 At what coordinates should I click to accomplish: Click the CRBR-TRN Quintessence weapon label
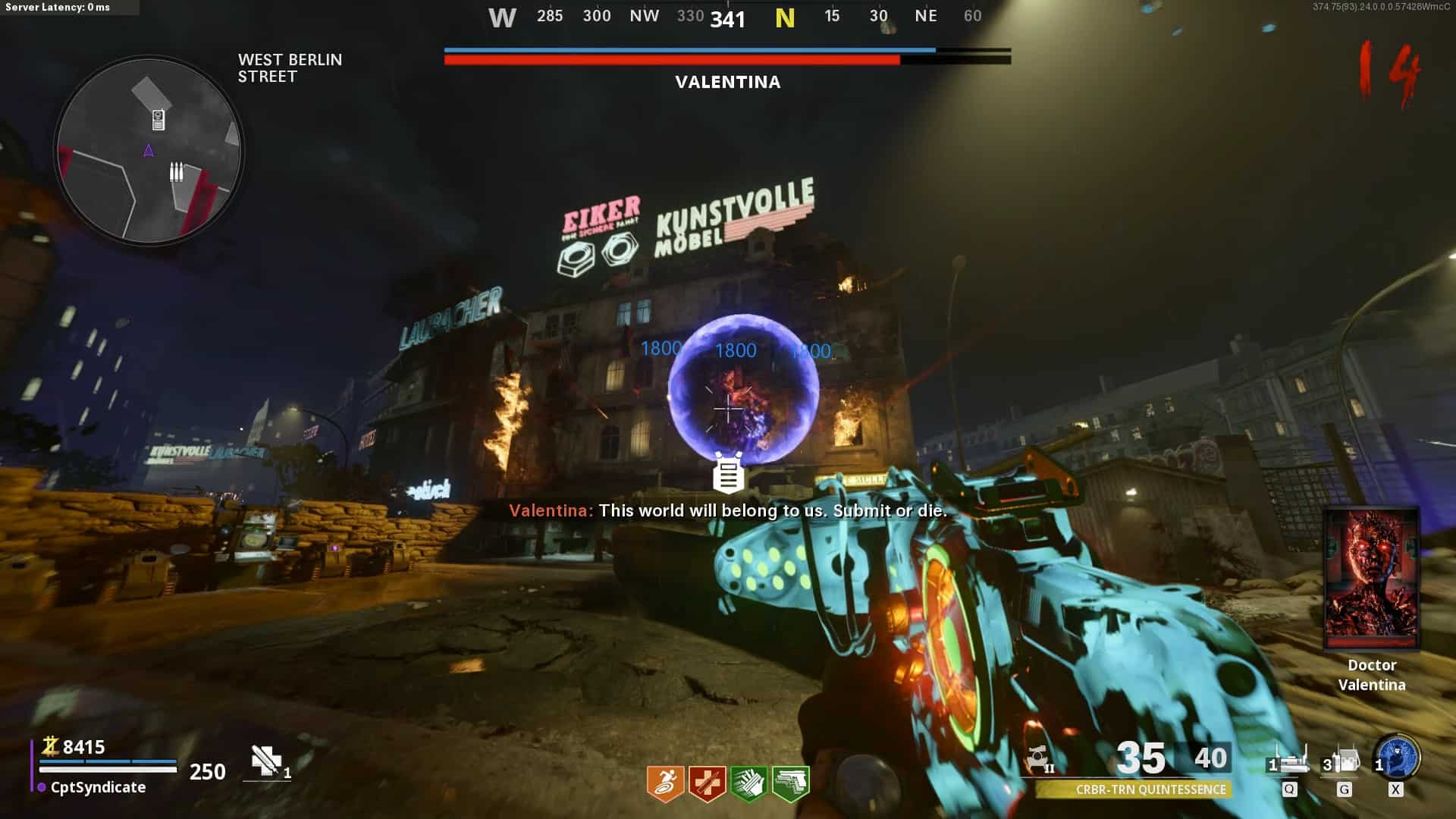(x=1150, y=789)
